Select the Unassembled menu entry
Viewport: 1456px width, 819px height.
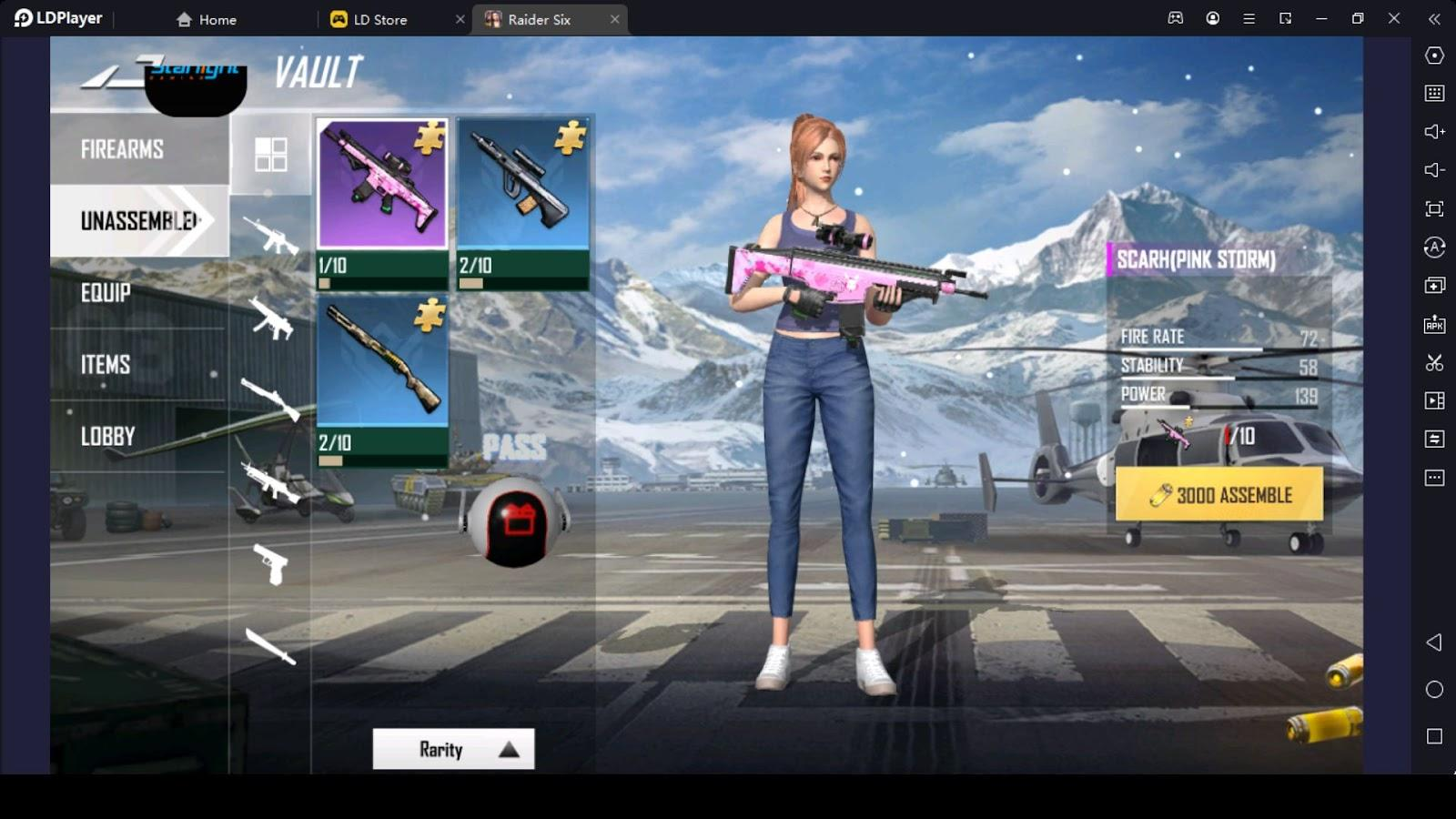[x=138, y=221]
